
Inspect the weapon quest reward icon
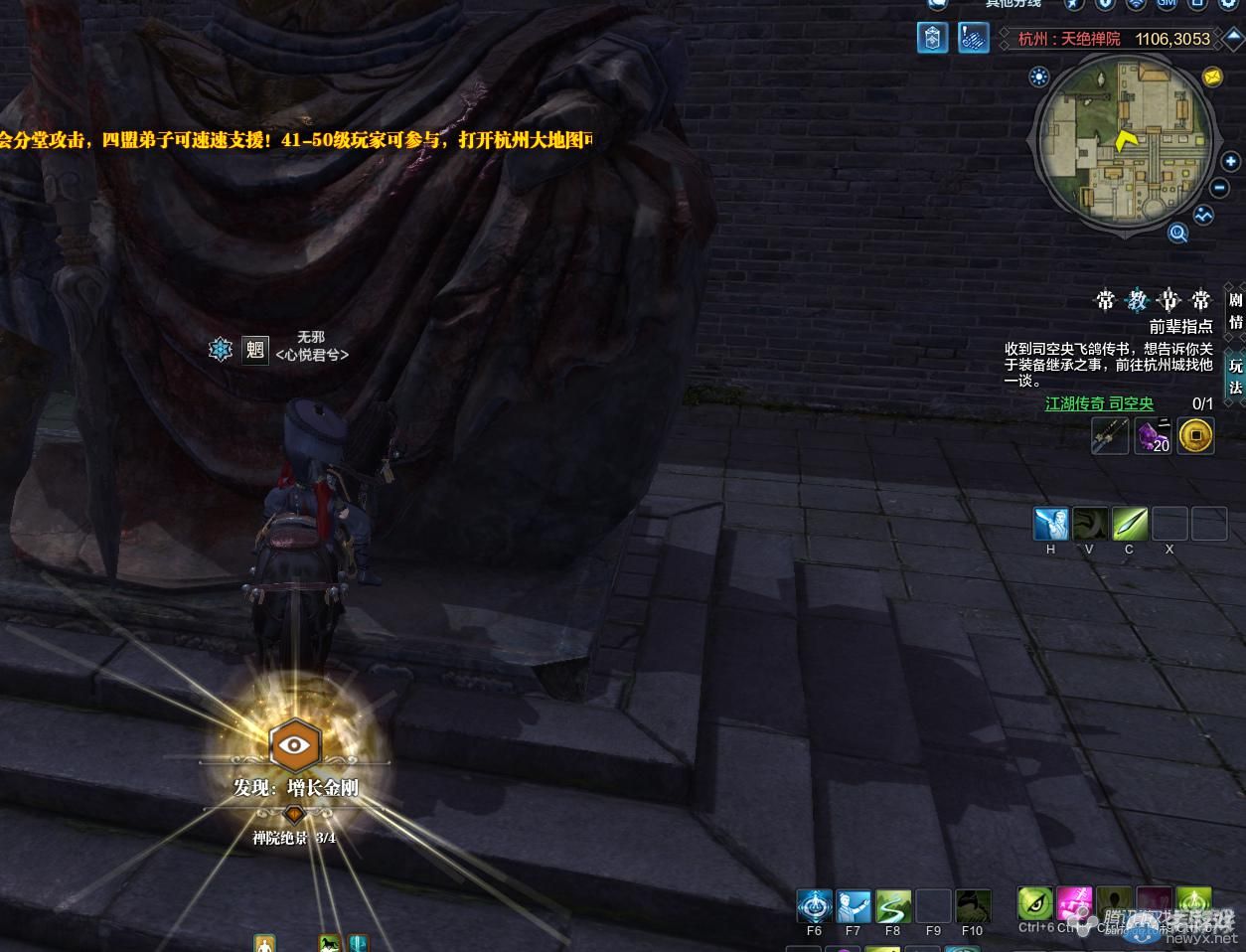coord(1109,436)
